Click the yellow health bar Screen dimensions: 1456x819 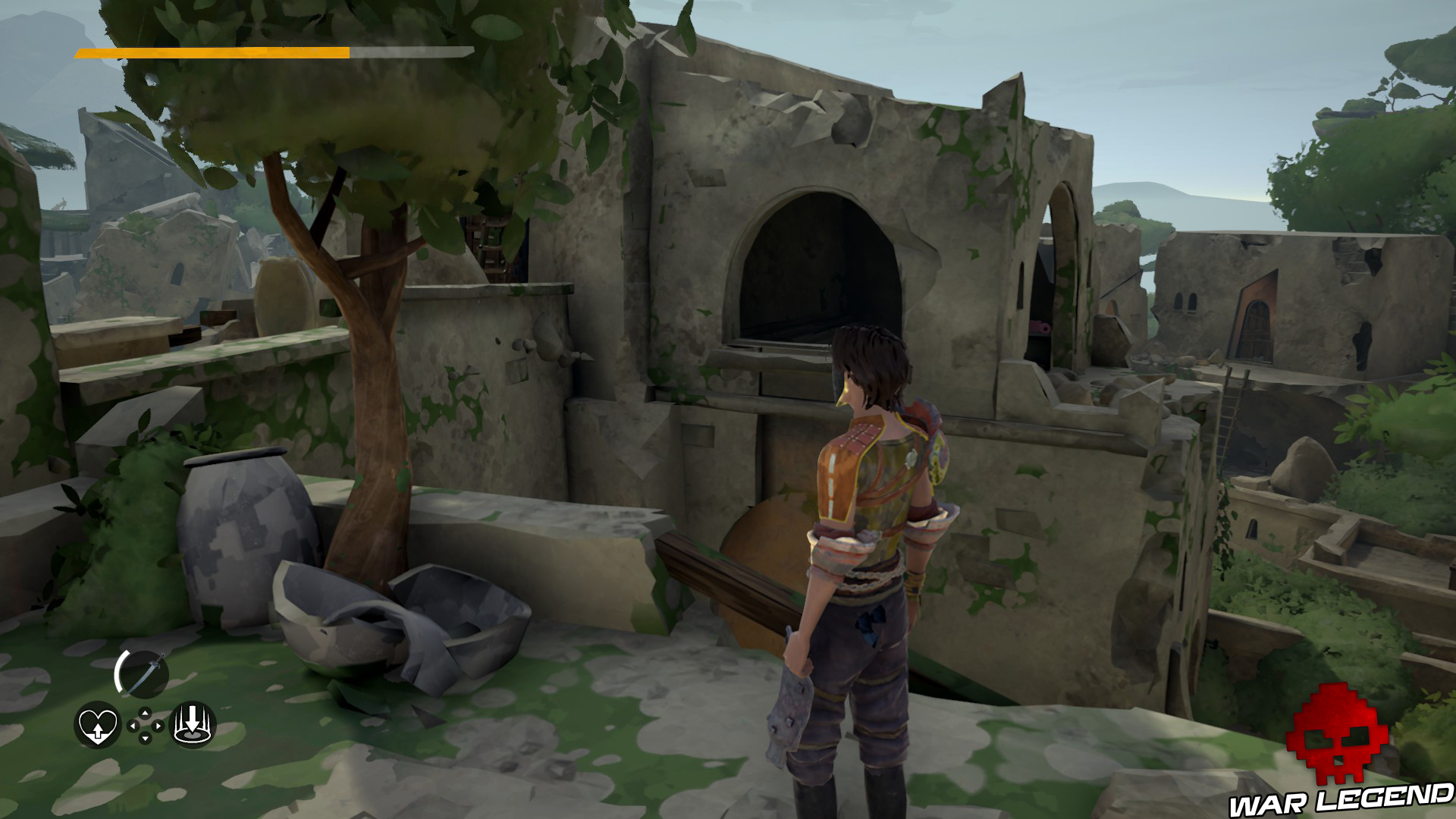212,53
